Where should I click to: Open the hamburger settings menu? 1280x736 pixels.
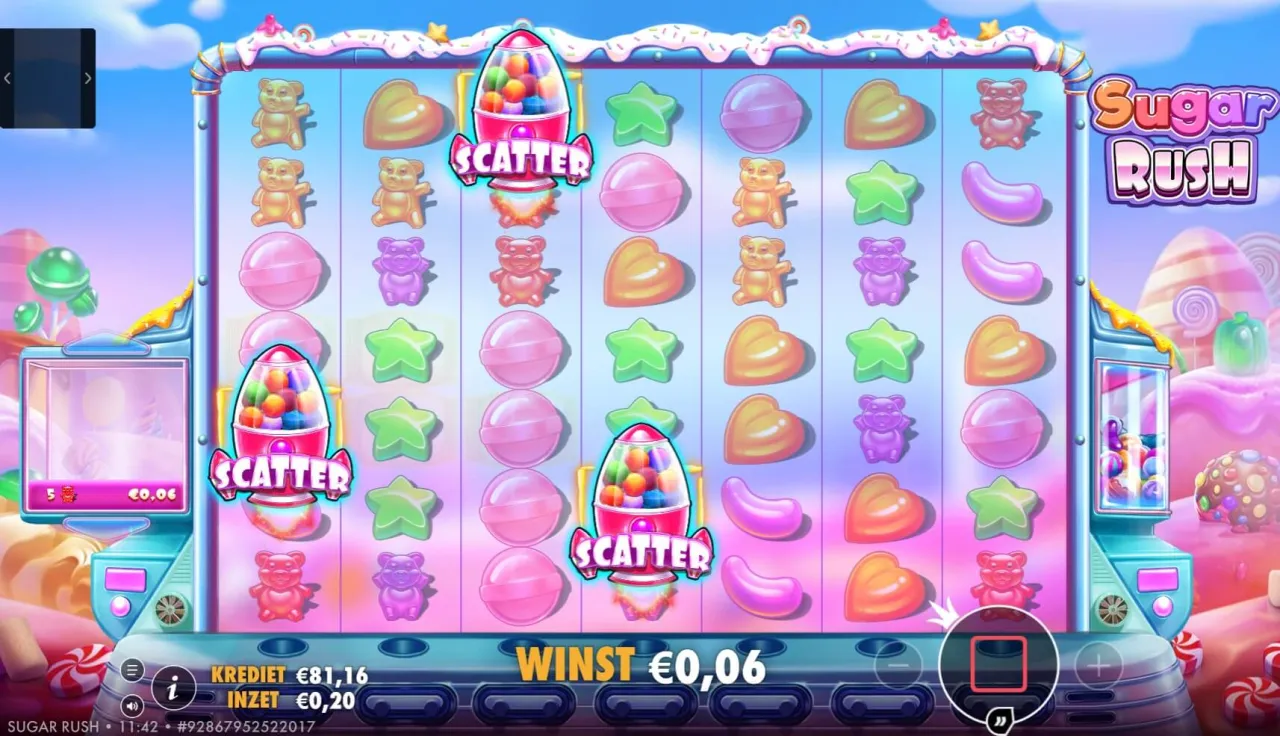(x=132, y=670)
